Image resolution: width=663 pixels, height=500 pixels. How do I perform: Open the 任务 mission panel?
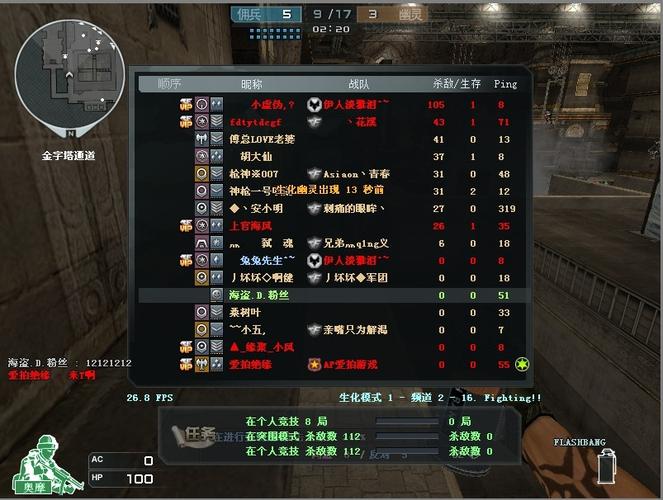(196, 434)
